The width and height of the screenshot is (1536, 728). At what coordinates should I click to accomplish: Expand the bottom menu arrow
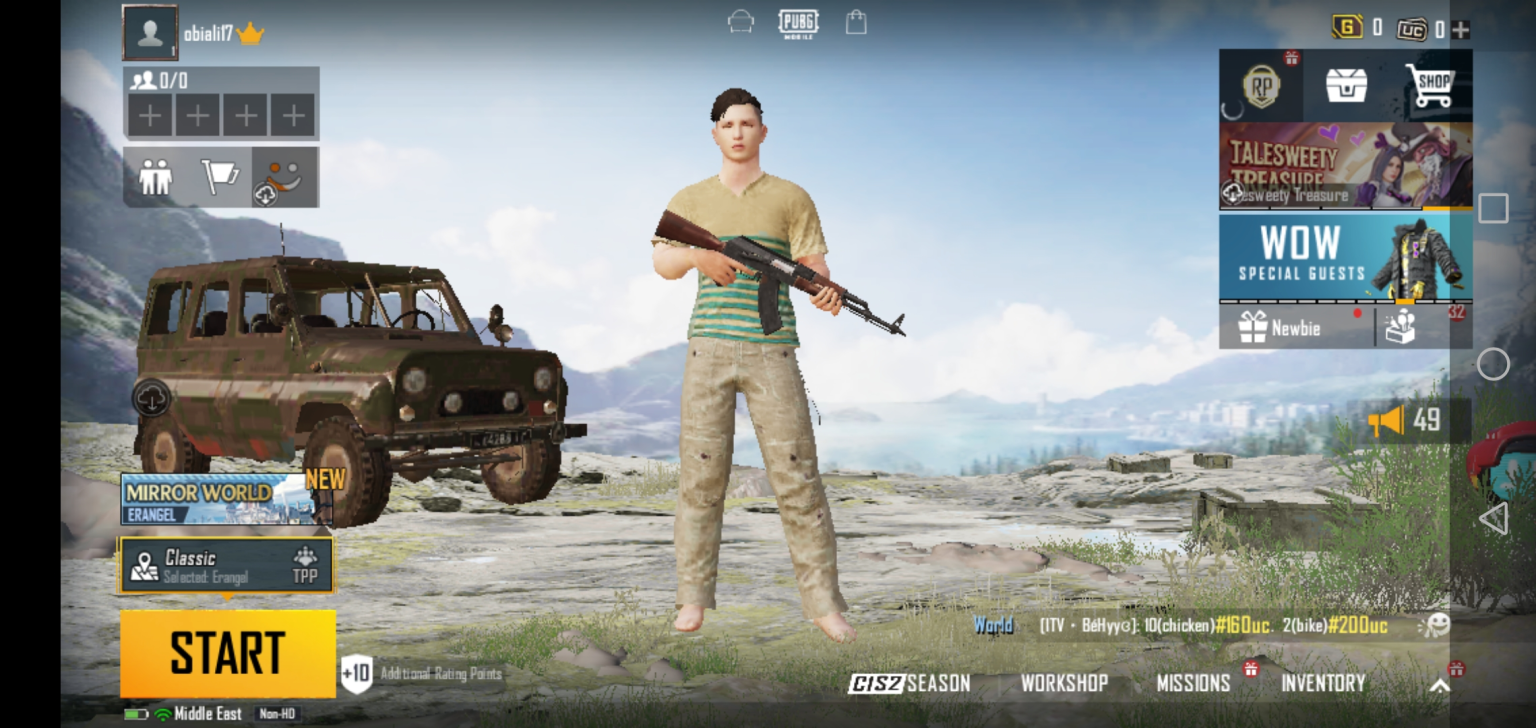(x=1439, y=686)
